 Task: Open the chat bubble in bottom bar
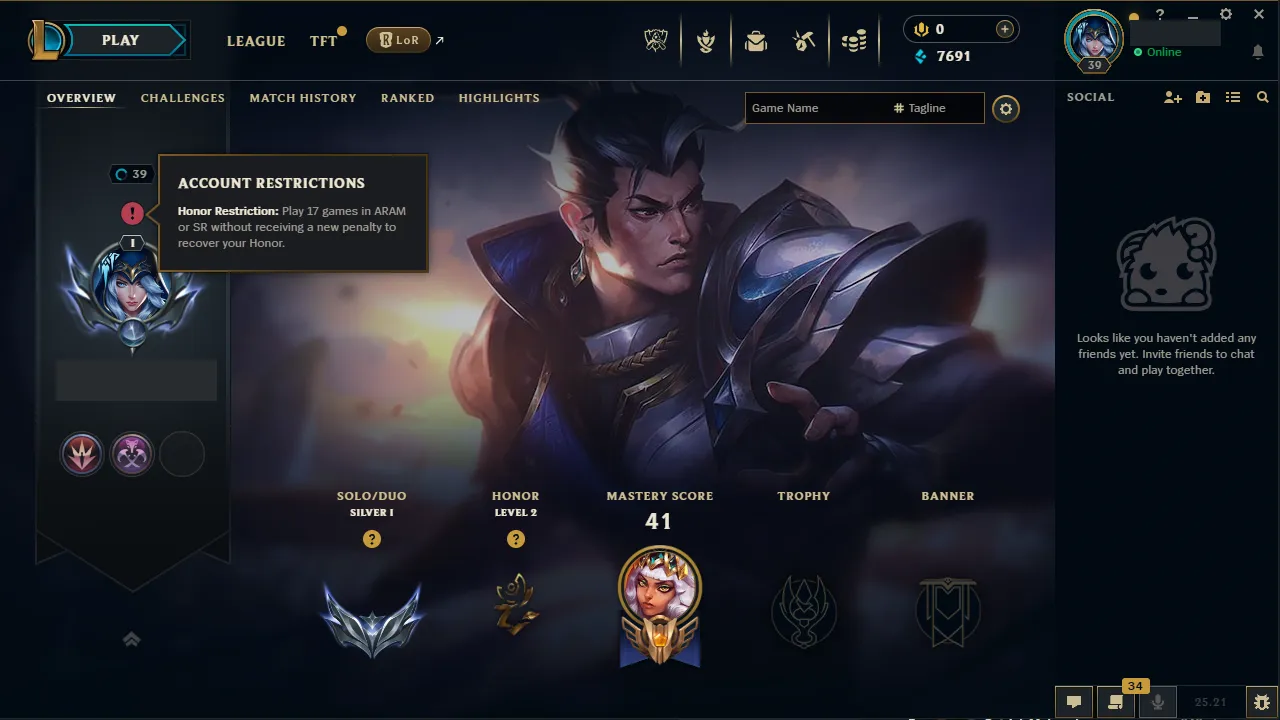(x=1074, y=702)
